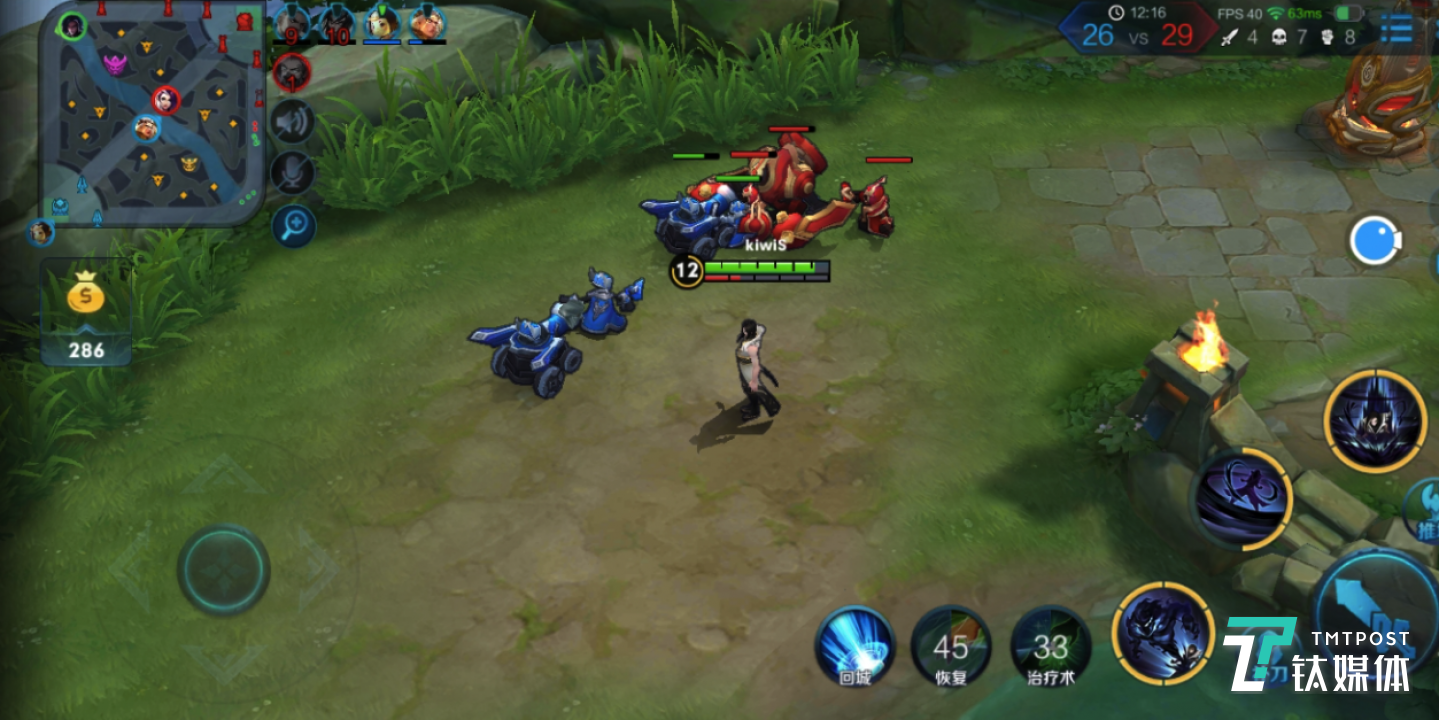Use the 回城 recall ability
1439x720 pixels.
tap(855, 646)
